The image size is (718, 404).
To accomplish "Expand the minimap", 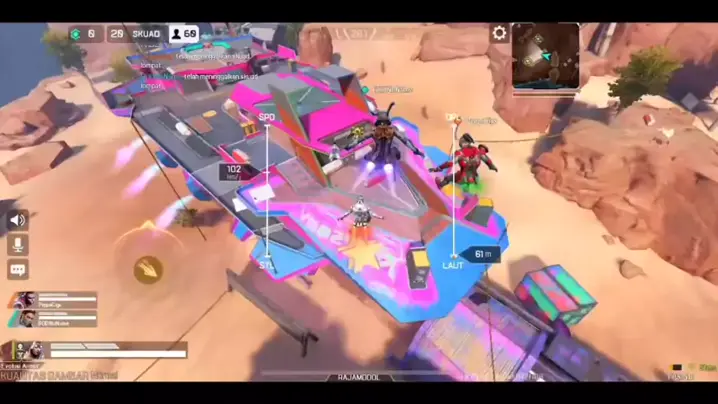I will [546, 56].
